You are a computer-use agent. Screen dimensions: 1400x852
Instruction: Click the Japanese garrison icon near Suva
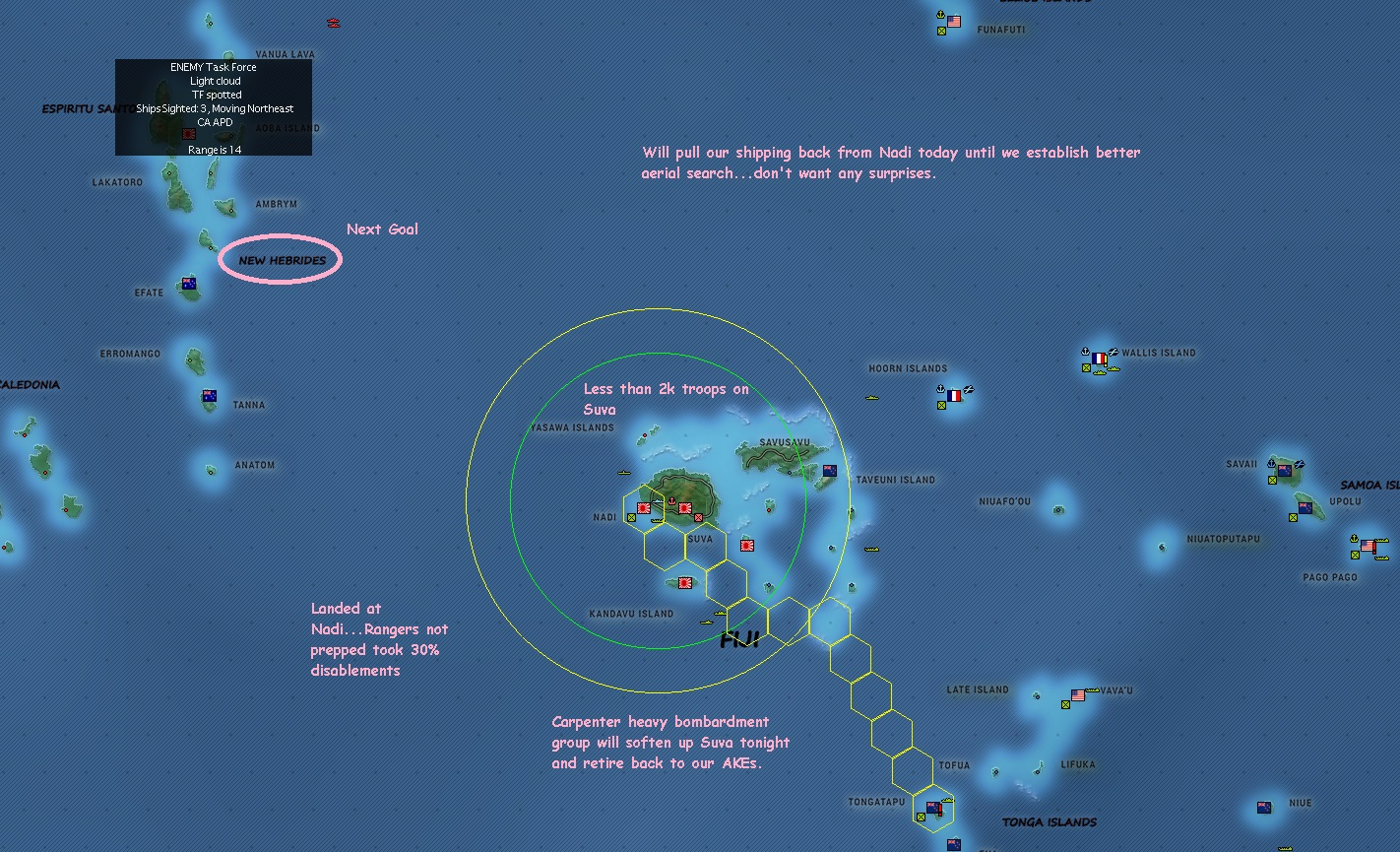click(698, 518)
